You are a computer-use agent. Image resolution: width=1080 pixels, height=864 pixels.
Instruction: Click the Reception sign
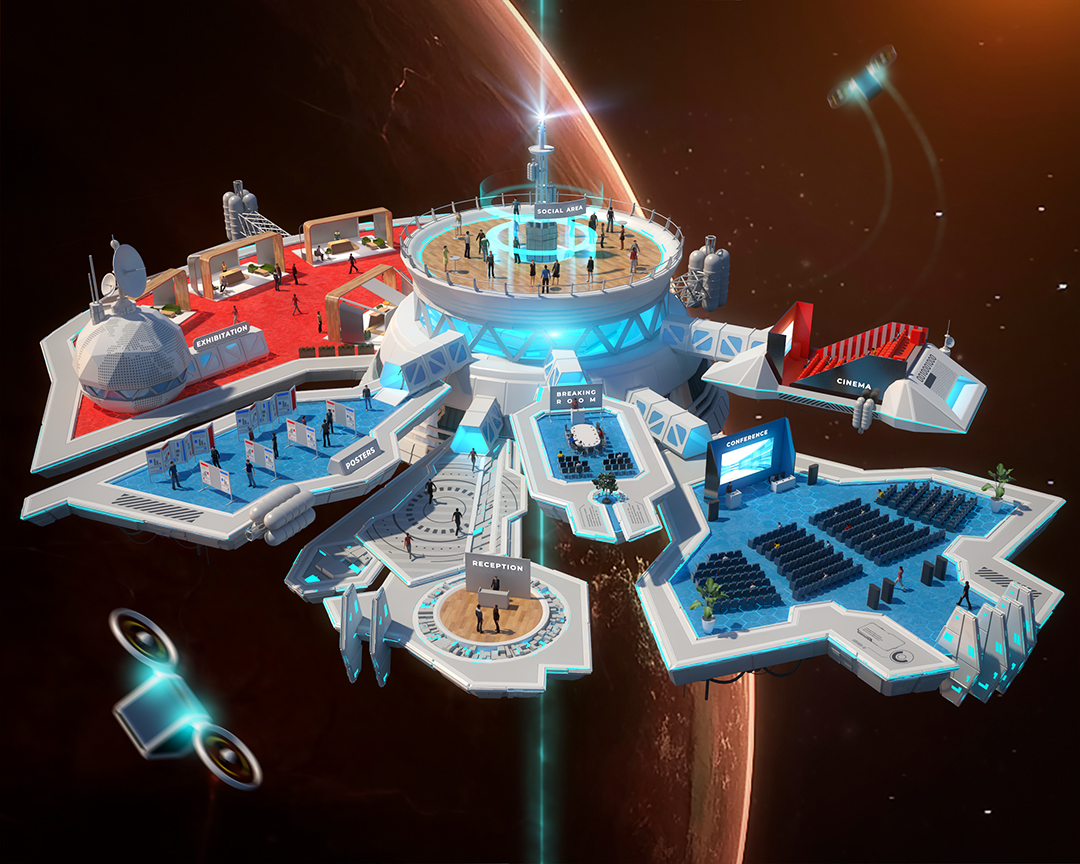[496, 567]
